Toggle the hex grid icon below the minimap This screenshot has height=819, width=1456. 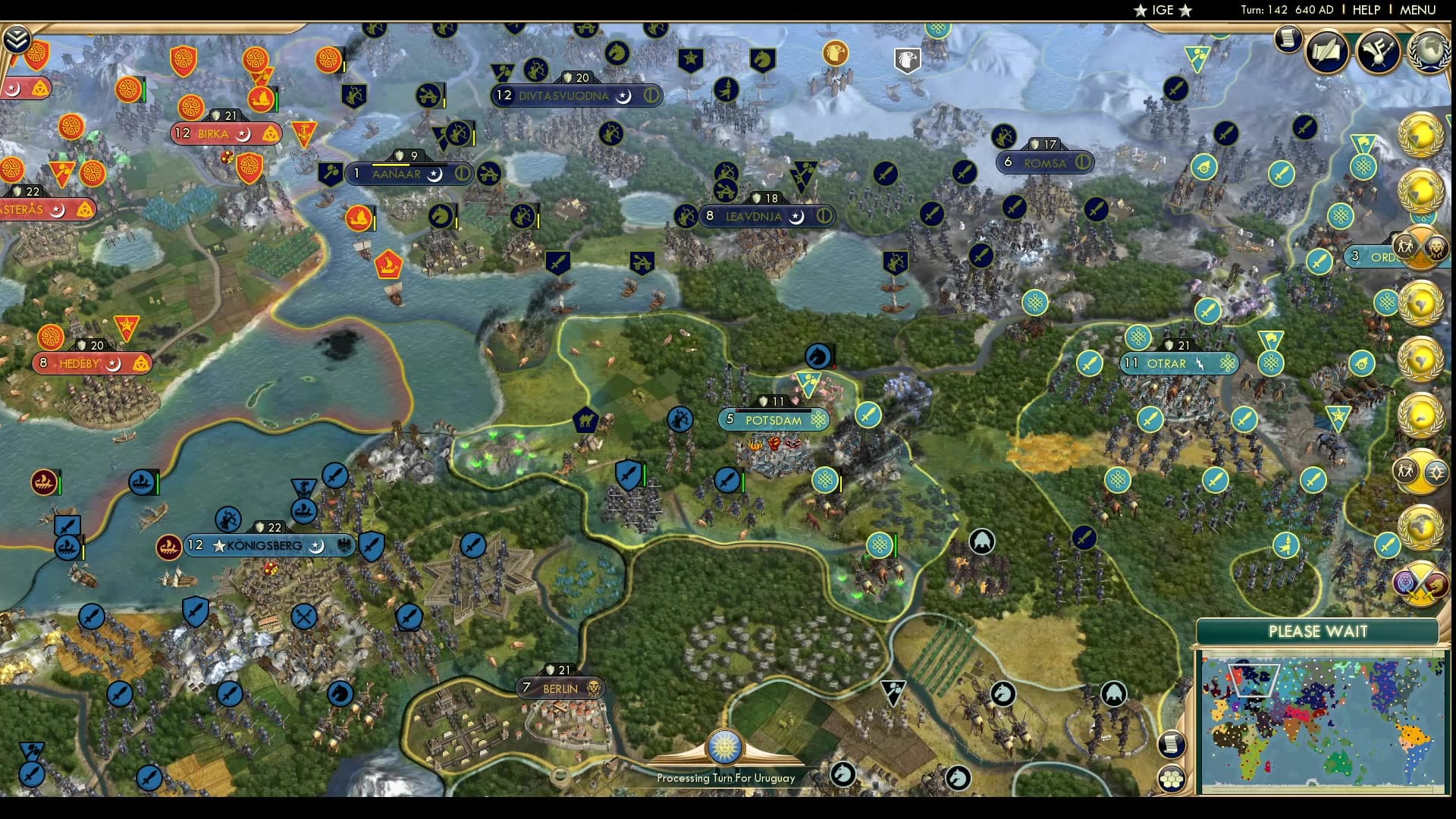(1172, 778)
